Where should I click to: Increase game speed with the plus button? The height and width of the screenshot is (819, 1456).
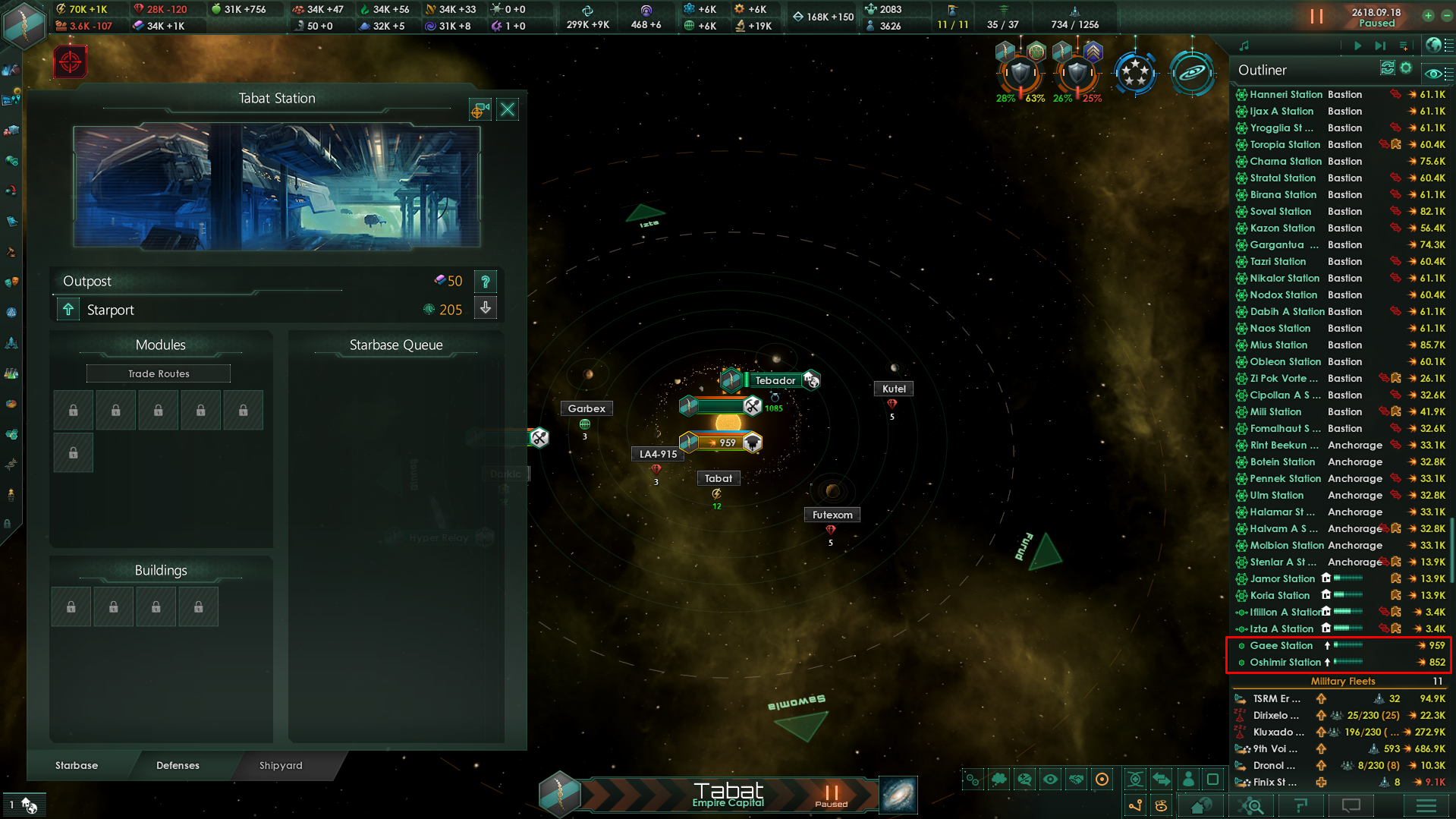tap(1428, 16)
